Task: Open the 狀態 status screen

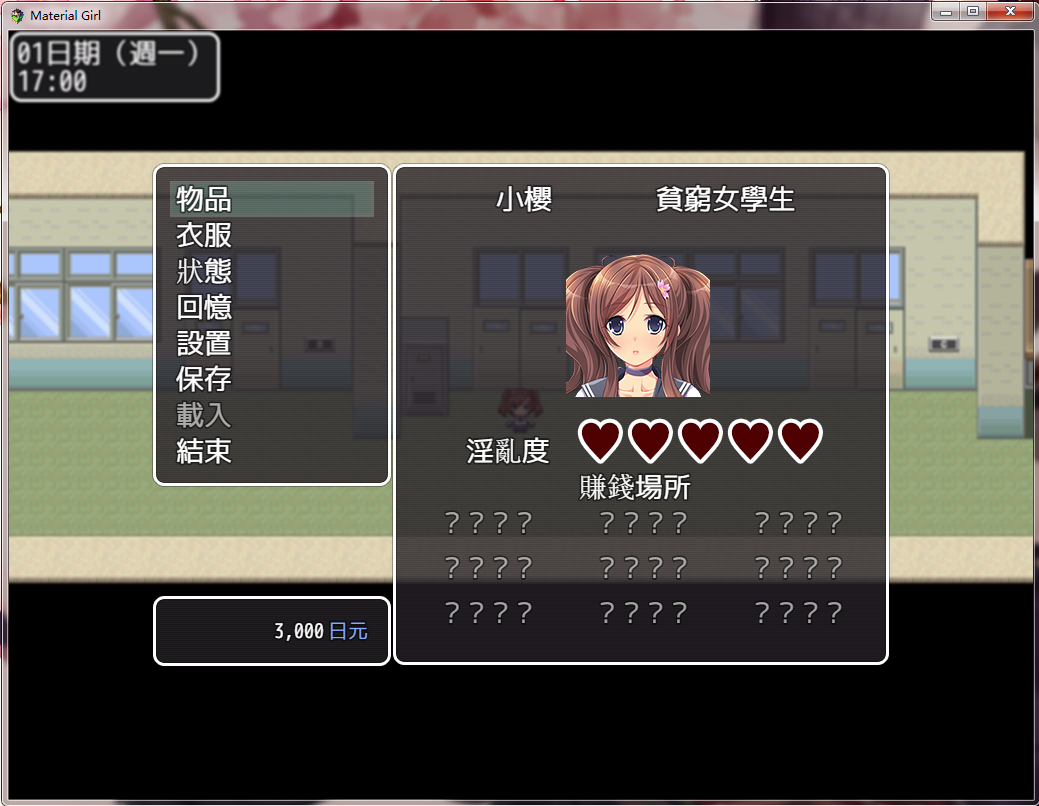Action: coord(204,271)
